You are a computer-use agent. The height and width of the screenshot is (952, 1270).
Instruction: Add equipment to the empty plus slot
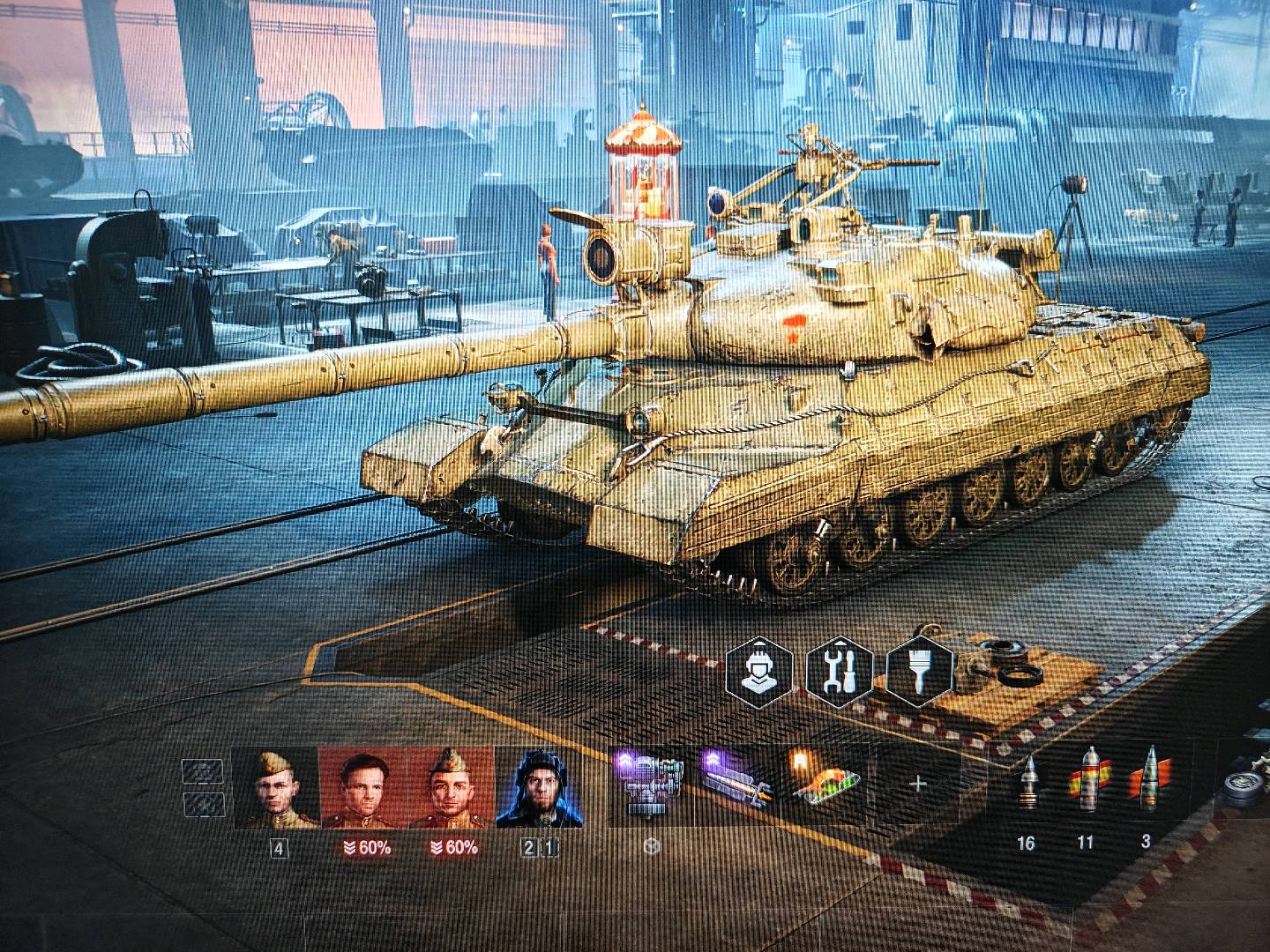click(x=917, y=783)
